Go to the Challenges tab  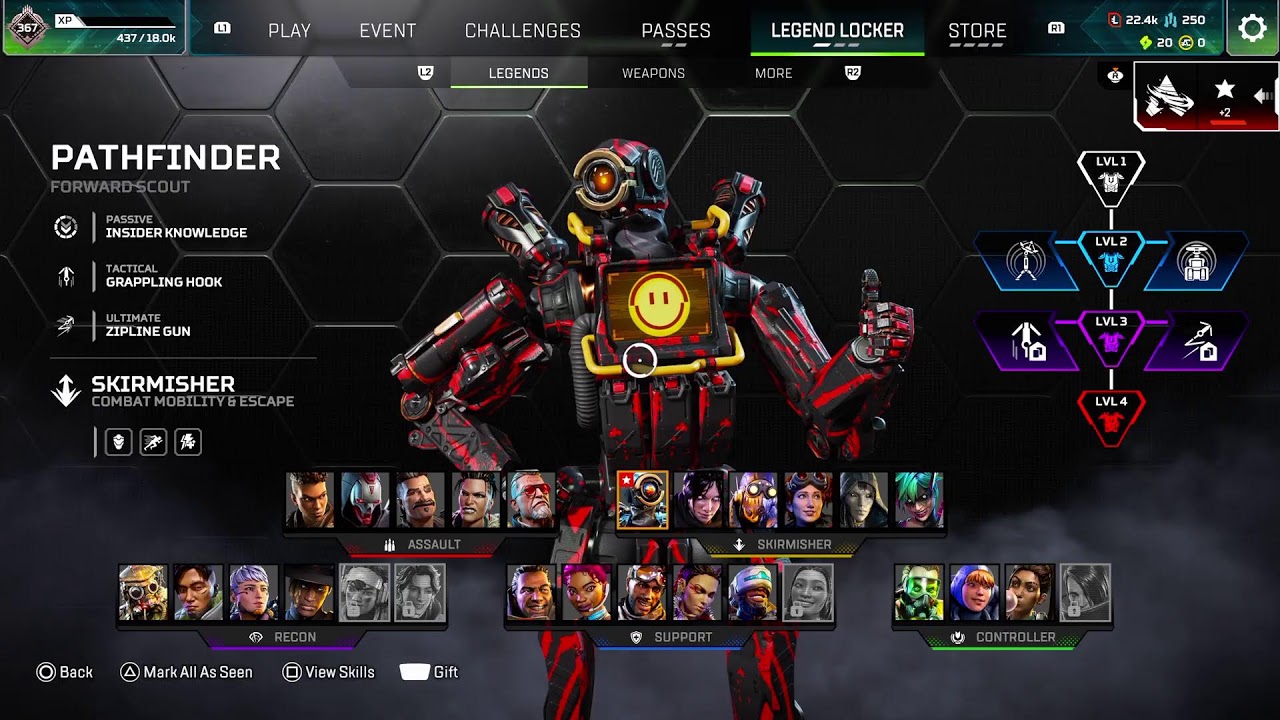pos(522,30)
